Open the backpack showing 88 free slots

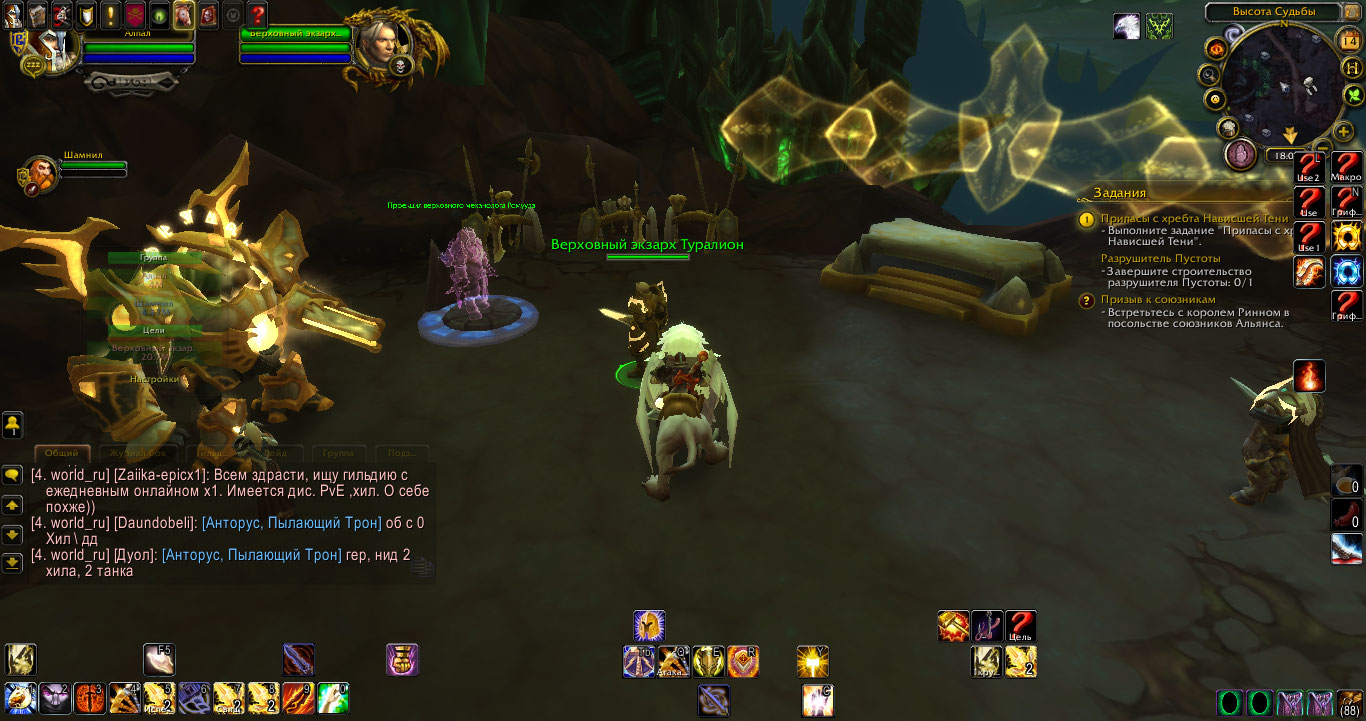tap(1349, 703)
